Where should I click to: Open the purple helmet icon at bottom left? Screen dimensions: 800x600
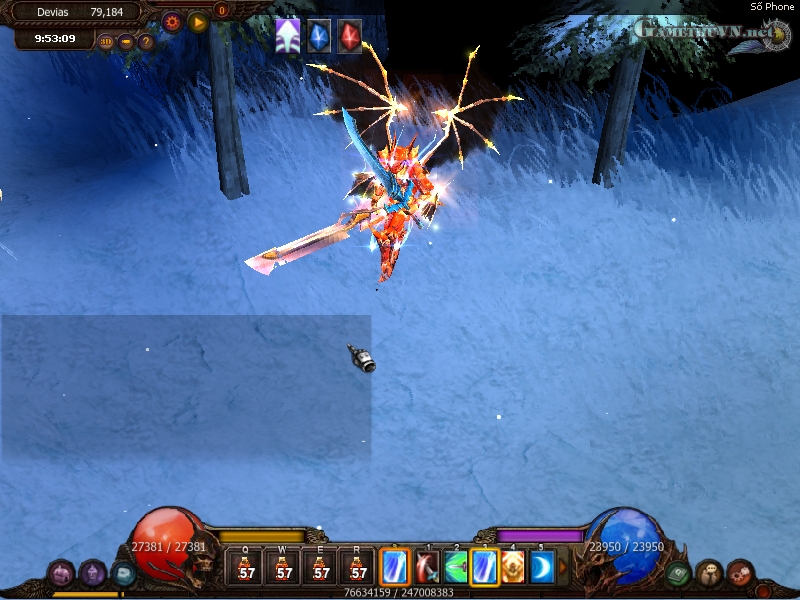coord(93,573)
